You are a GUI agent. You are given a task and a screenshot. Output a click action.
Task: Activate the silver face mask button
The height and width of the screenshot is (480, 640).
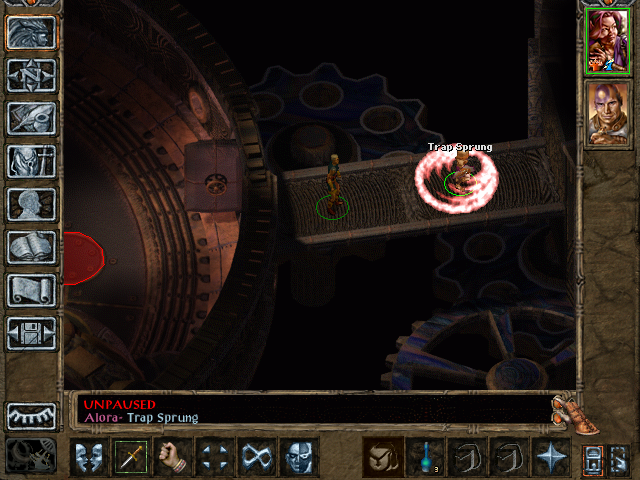coord(299,458)
